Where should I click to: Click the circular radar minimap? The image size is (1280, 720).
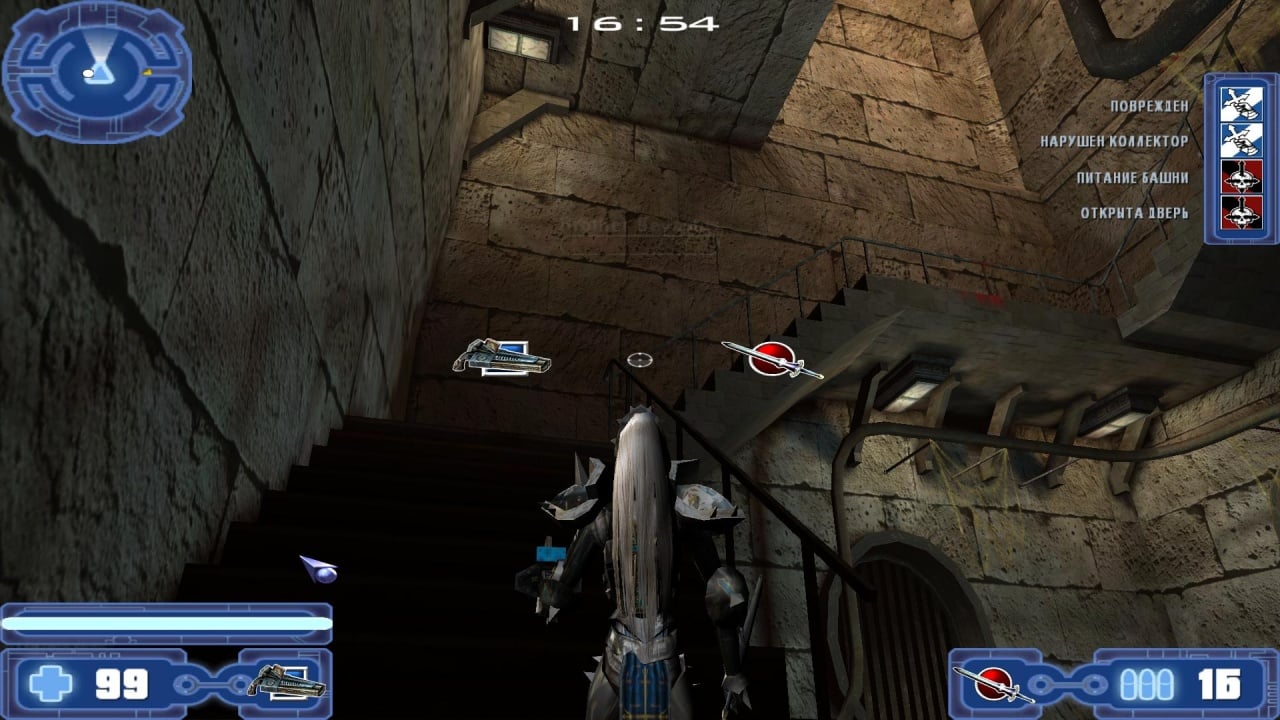(x=96, y=71)
